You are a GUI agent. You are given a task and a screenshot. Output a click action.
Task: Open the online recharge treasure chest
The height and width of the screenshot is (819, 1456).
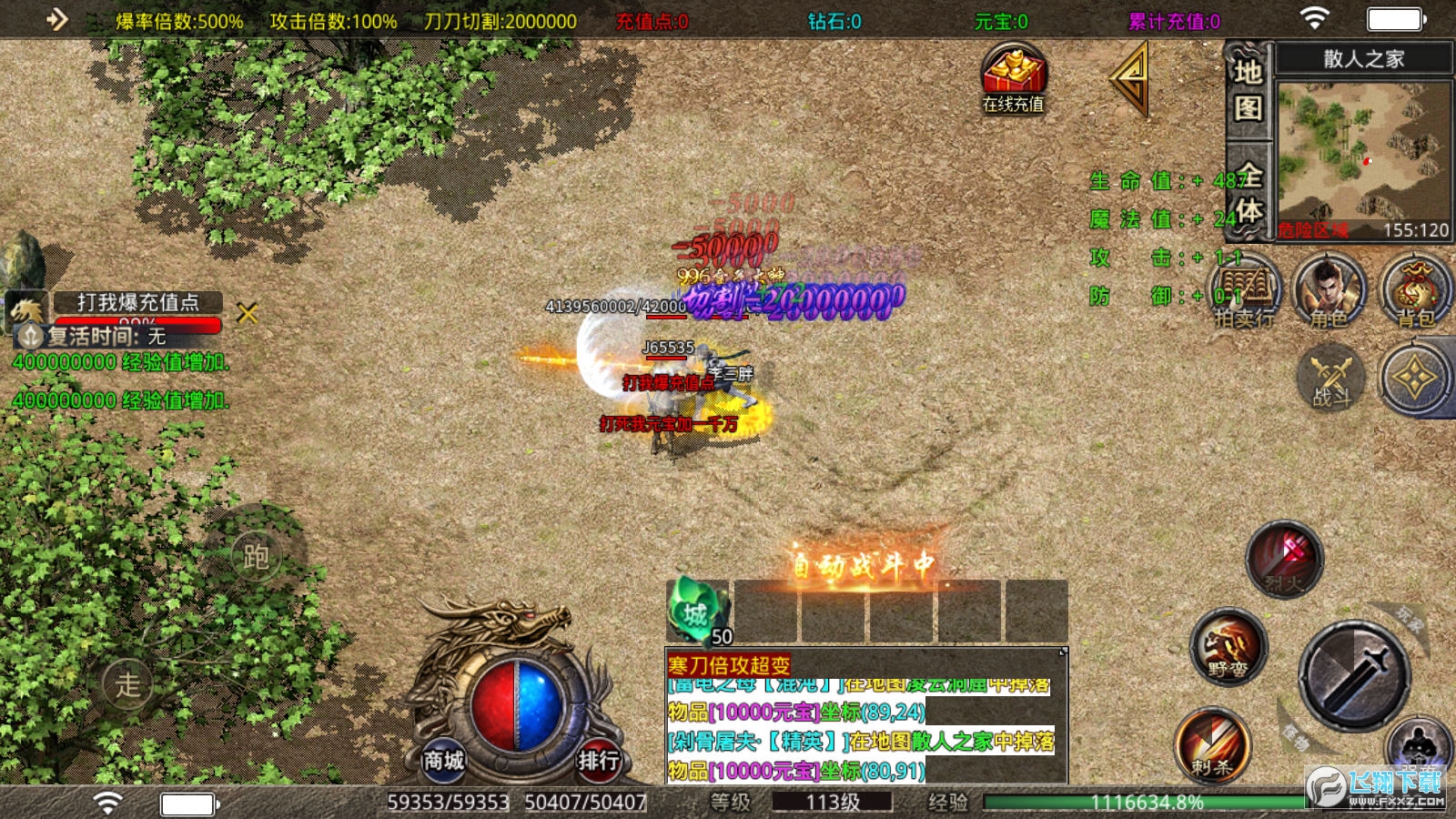coord(1013,77)
